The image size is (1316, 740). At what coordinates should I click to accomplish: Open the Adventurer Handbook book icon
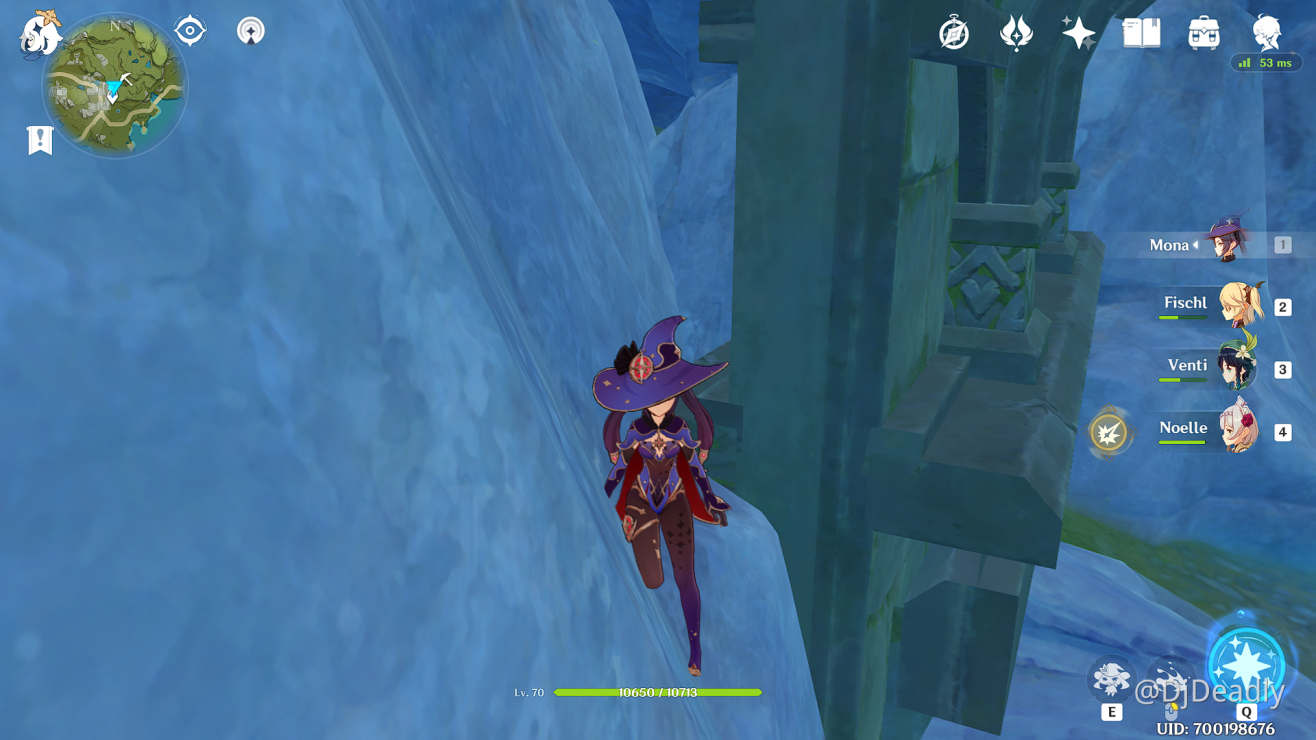click(1140, 33)
